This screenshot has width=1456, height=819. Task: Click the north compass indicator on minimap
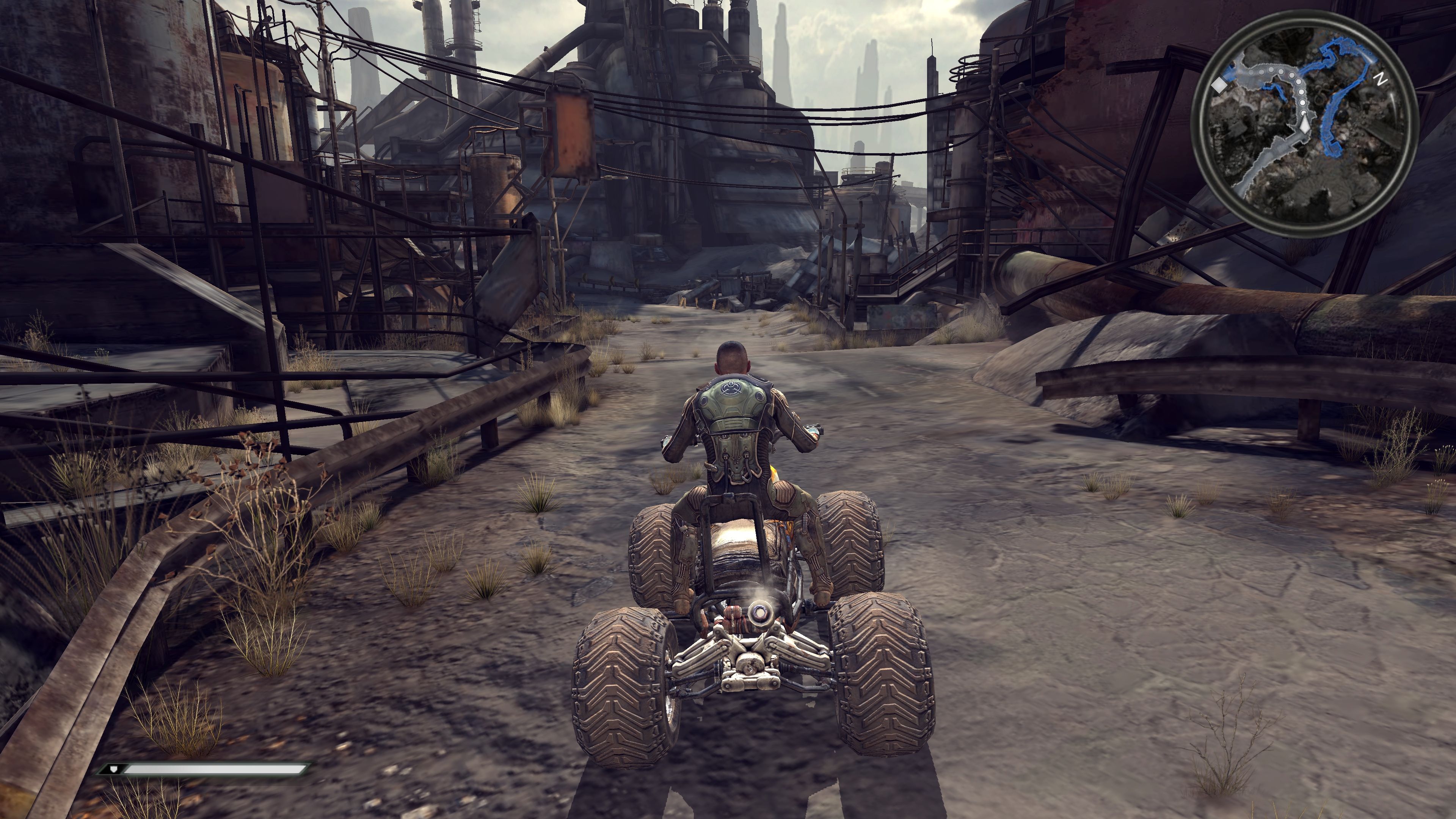pyautogui.click(x=1381, y=79)
